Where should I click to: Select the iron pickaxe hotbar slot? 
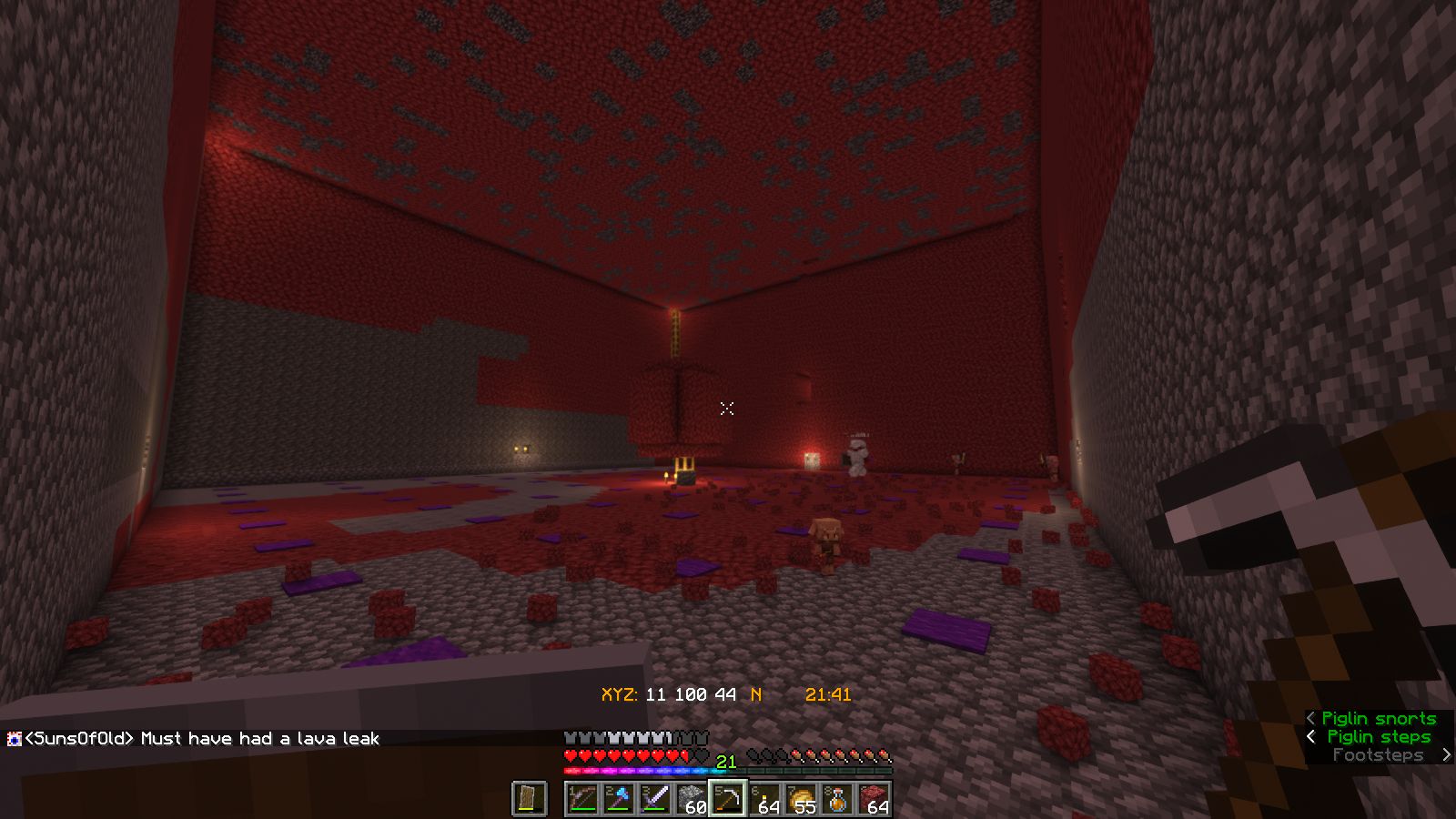[728, 799]
